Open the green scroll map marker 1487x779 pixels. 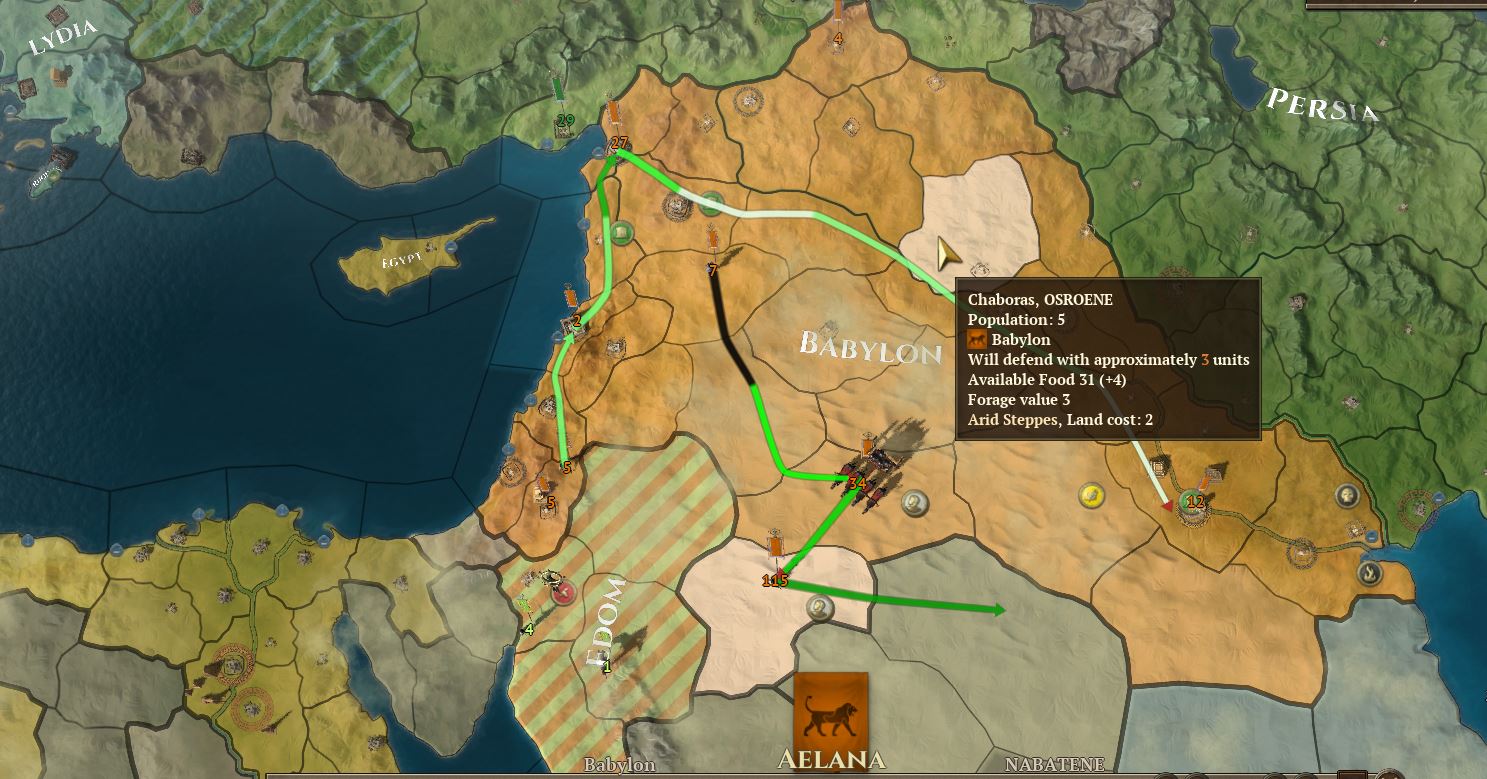[x=620, y=233]
